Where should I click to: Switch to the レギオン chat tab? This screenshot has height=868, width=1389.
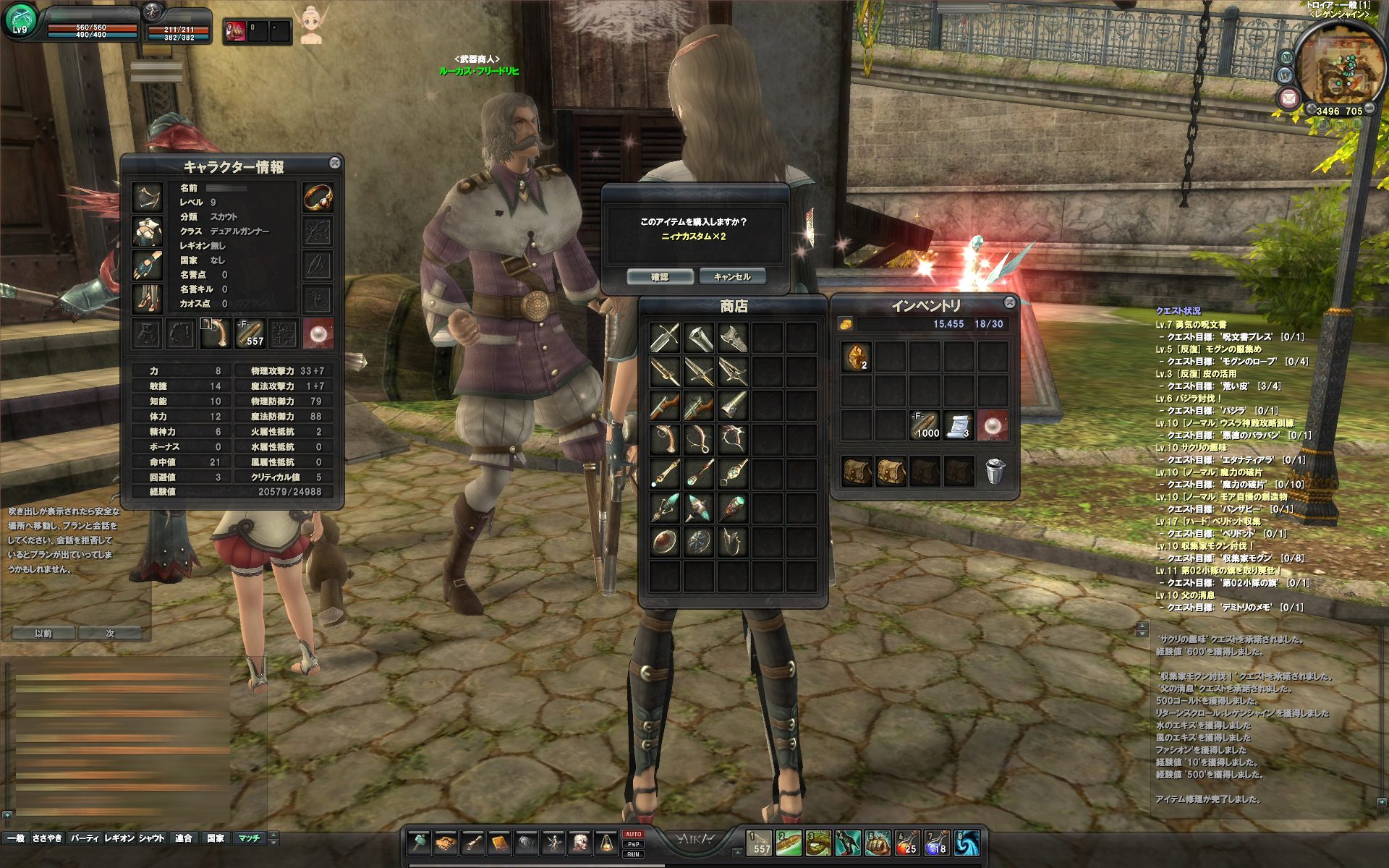click(119, 838)
